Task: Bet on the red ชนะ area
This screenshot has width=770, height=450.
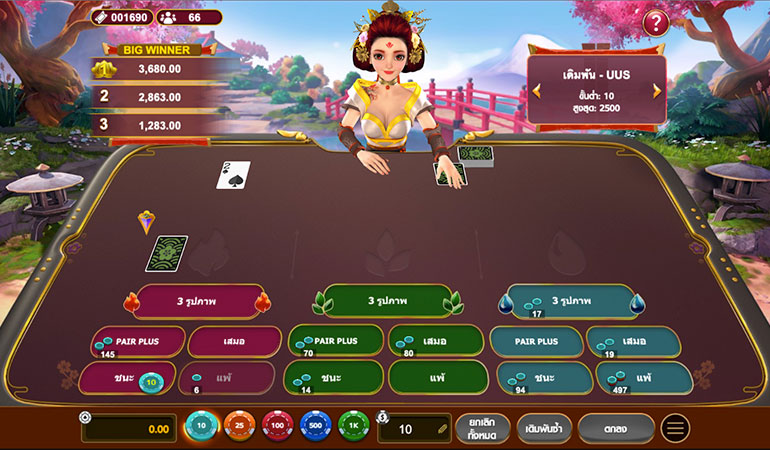Action: pyautogui.click(x=124, y=377)
